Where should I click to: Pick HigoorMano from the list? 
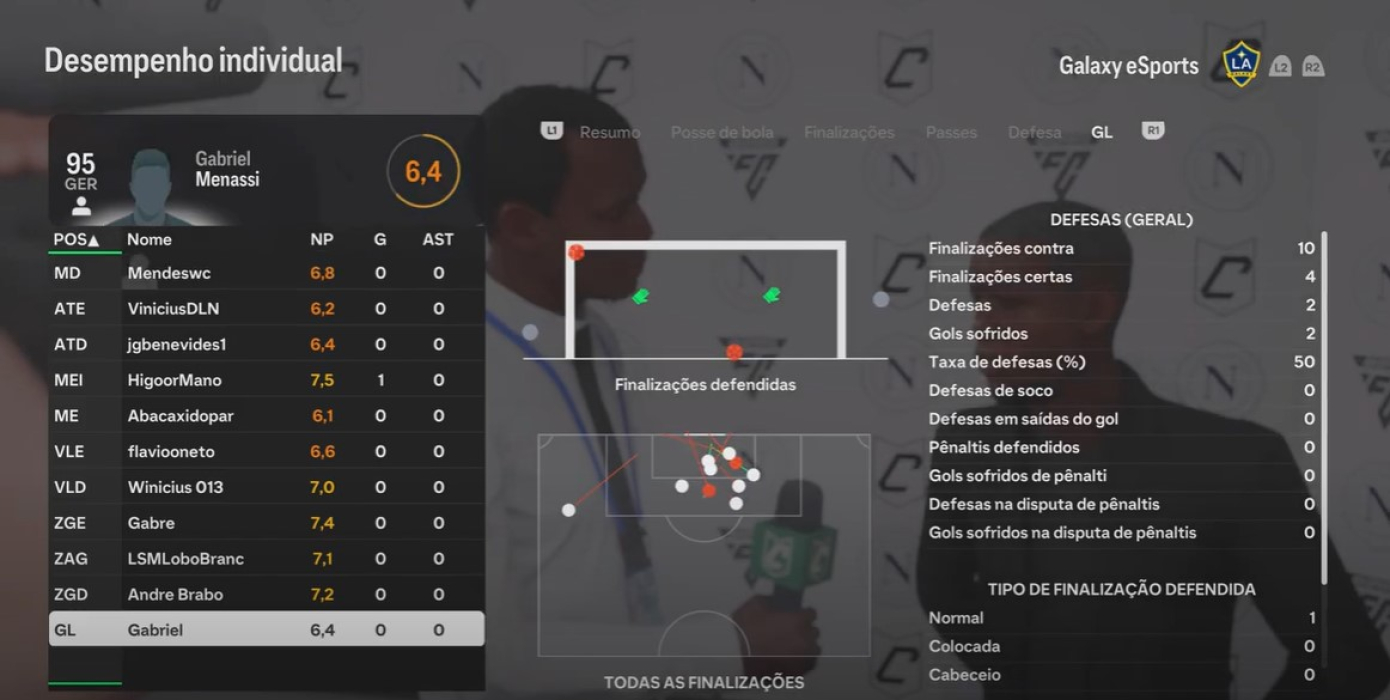[x=266, y=380]
